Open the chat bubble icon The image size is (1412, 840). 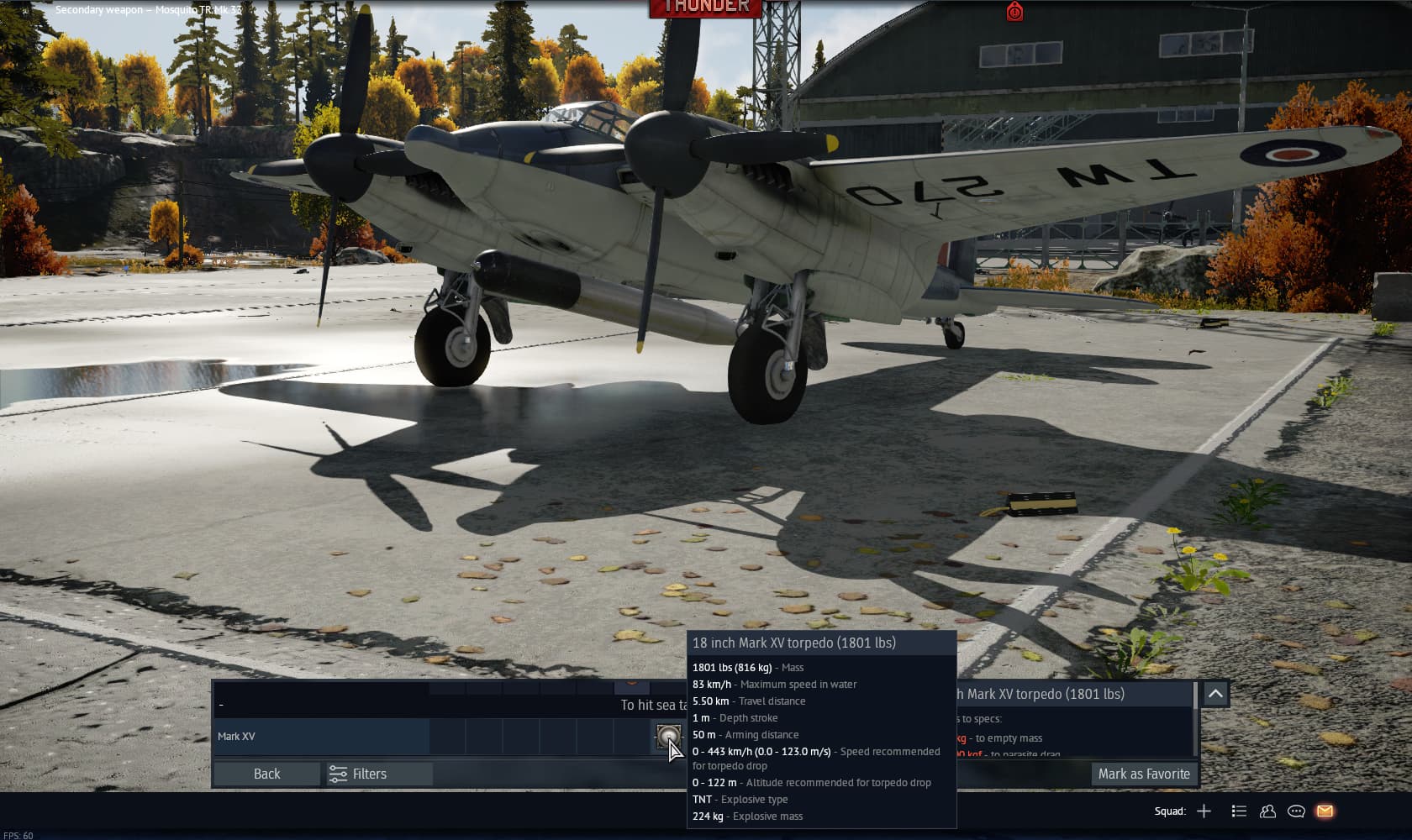point(1294,811)
